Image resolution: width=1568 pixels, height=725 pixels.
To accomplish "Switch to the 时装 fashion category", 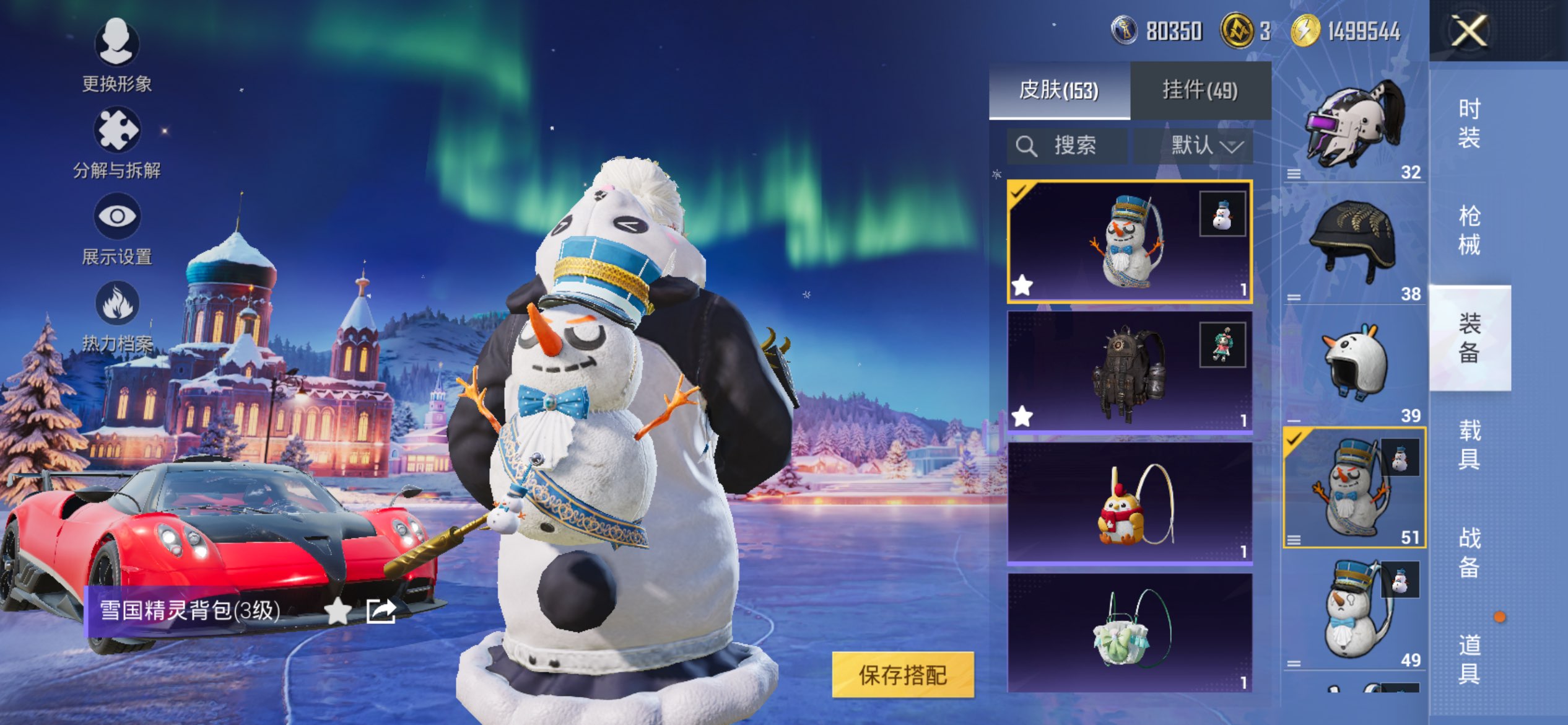I will point(1469,123).
